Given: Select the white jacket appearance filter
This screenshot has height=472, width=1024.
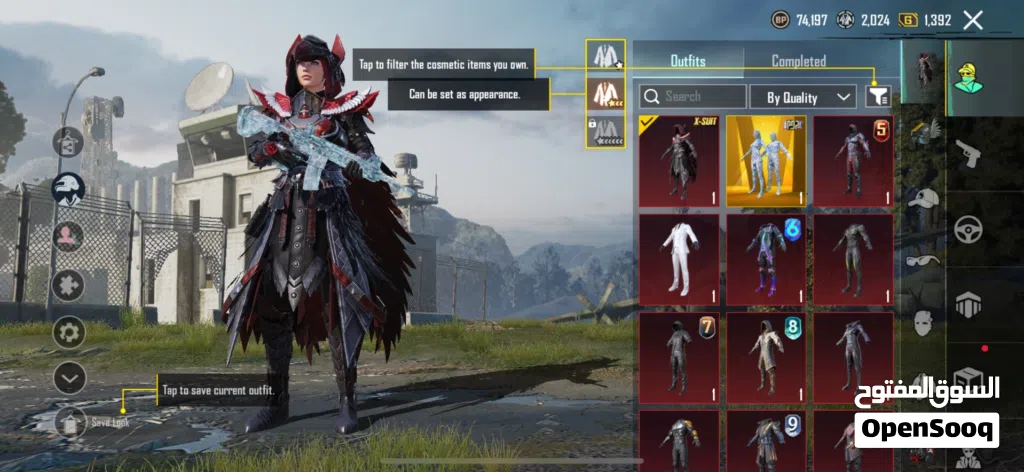Looking at the screenshot, I should [x=604, y=55].
